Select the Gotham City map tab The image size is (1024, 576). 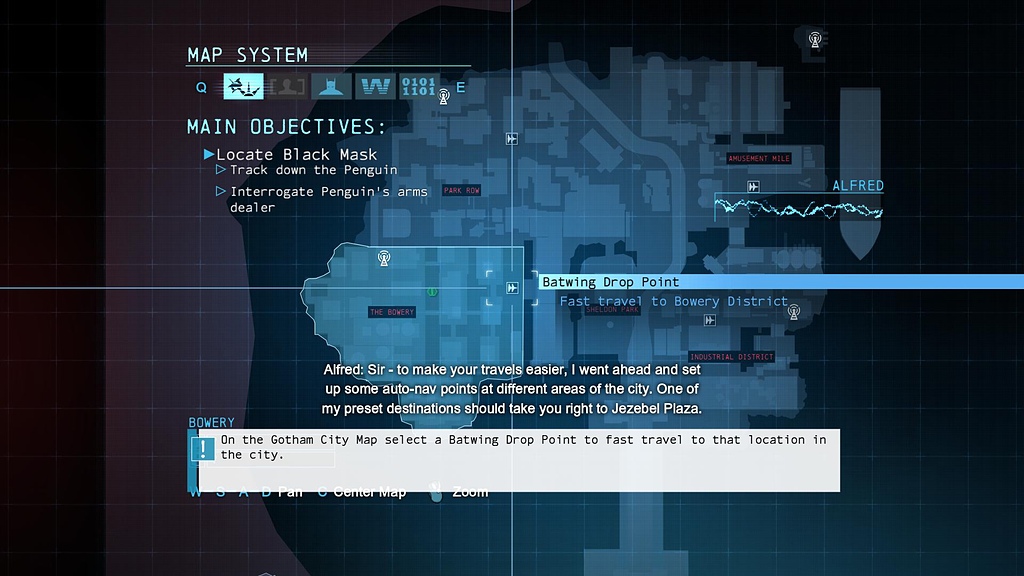243,87
